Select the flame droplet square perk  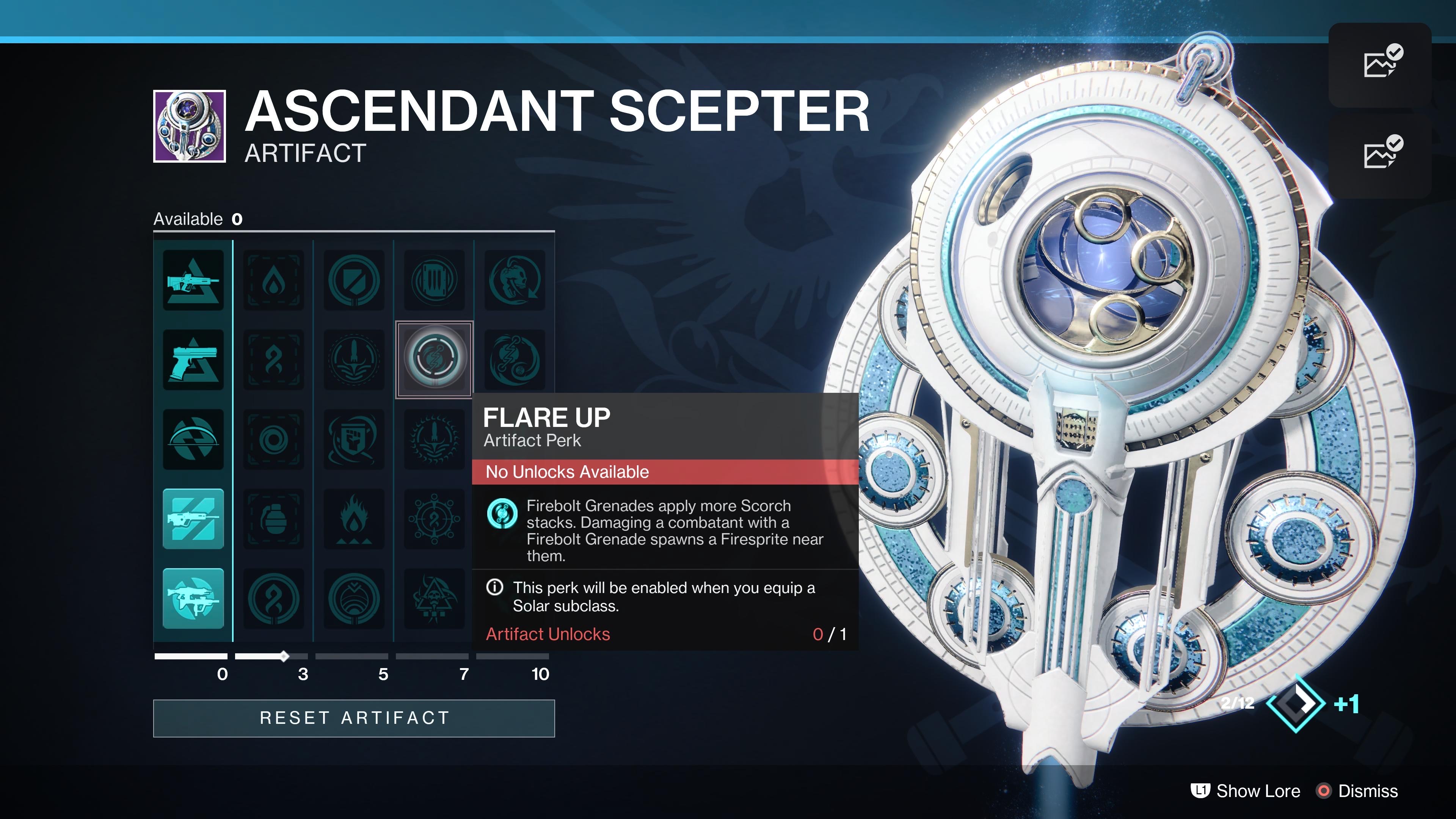(x=273, y=280)
